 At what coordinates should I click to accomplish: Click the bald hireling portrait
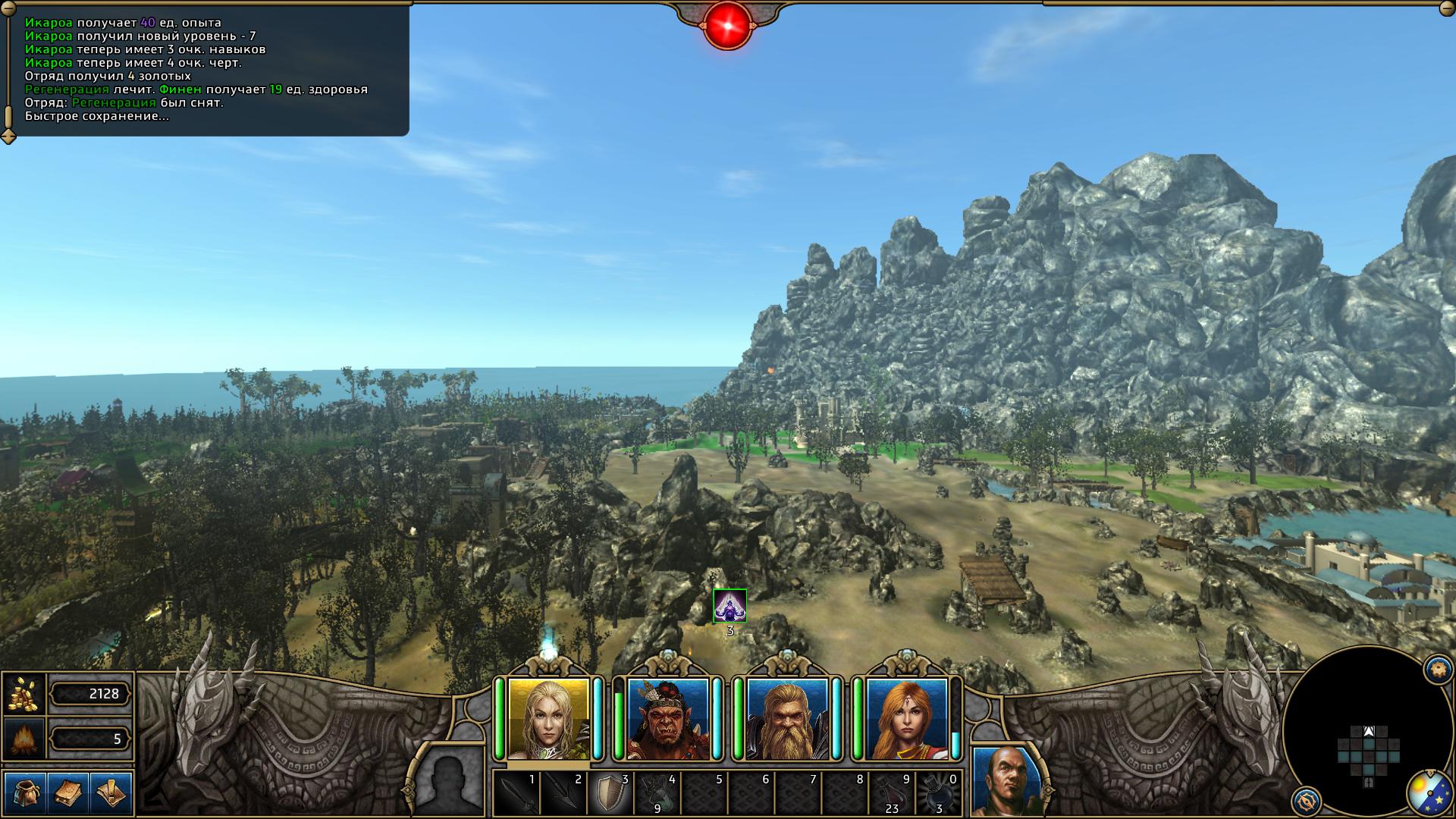click(x=1006, y=782)
